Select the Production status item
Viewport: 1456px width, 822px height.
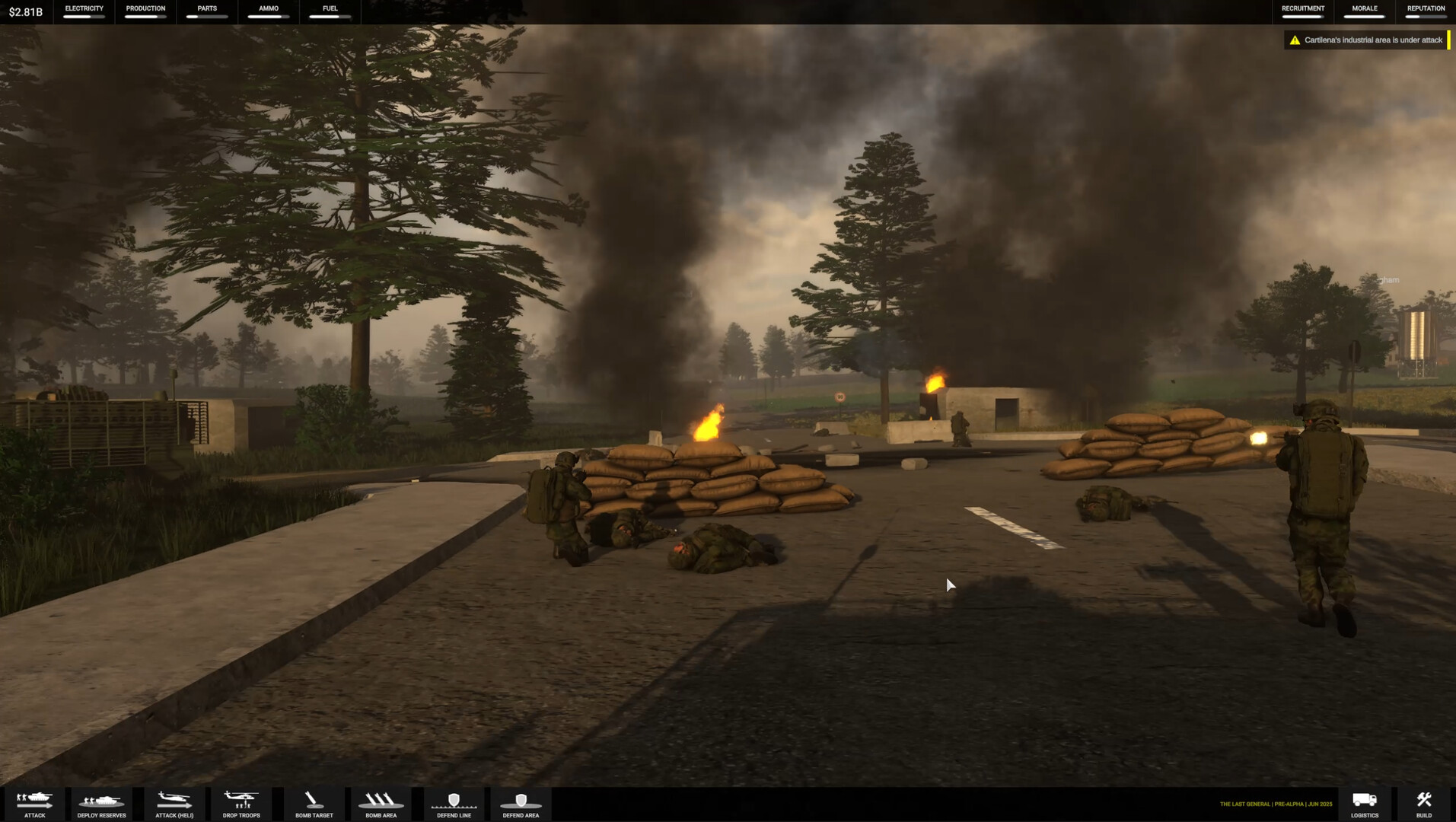(x=145, y=10)
